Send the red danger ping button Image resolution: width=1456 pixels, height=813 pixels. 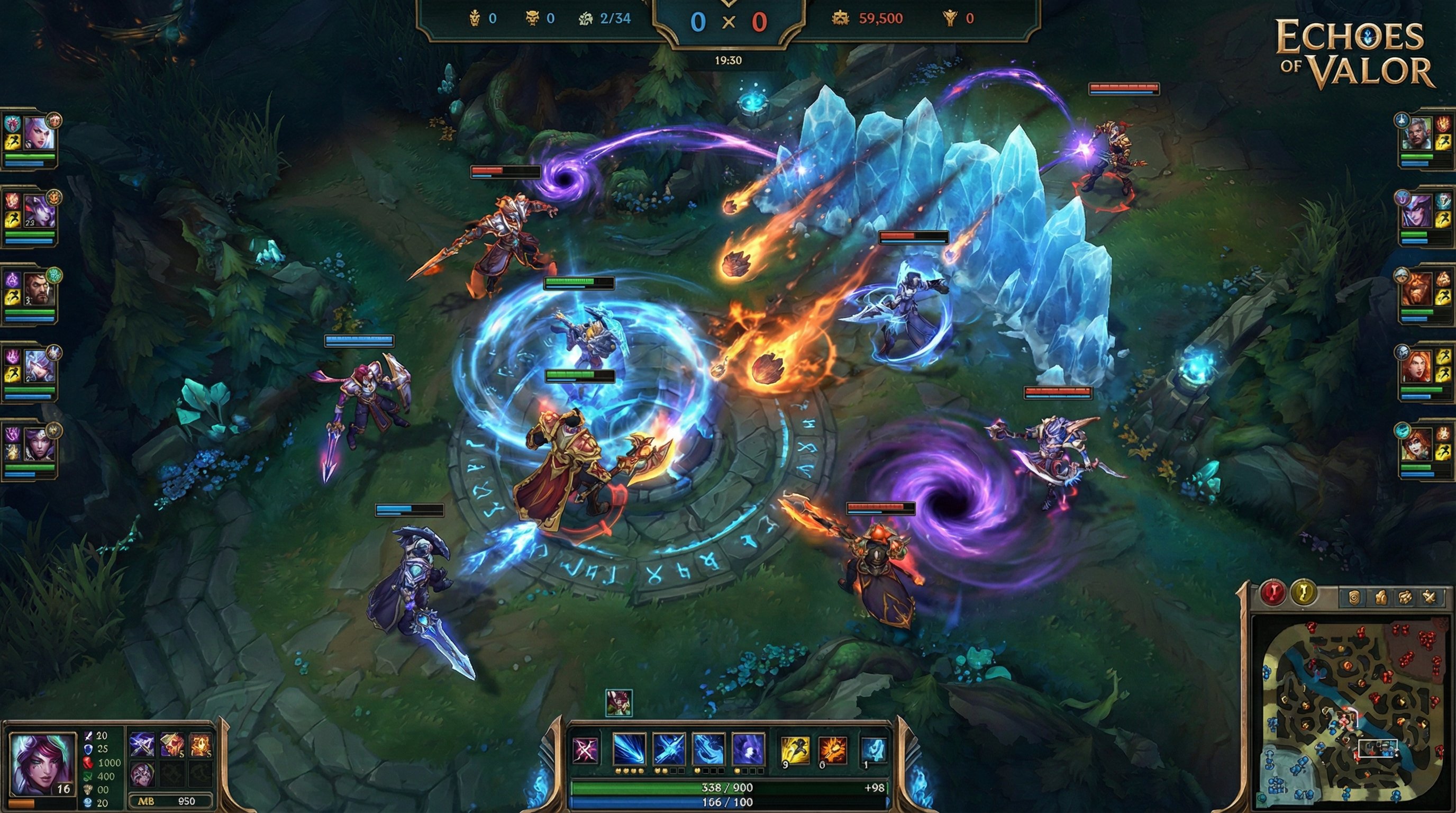click(x=1273, y=593)
